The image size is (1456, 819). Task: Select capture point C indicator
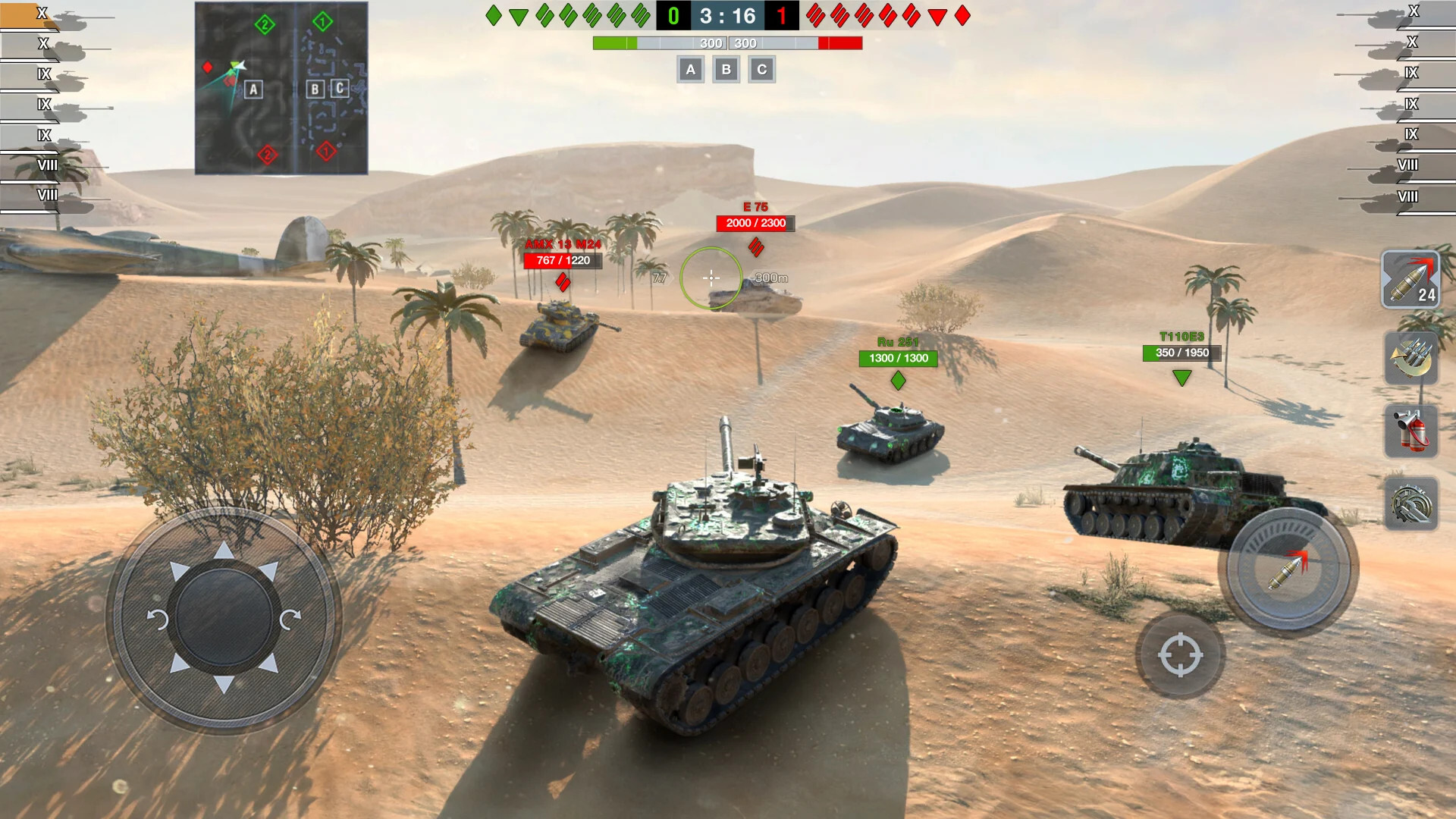761,70
